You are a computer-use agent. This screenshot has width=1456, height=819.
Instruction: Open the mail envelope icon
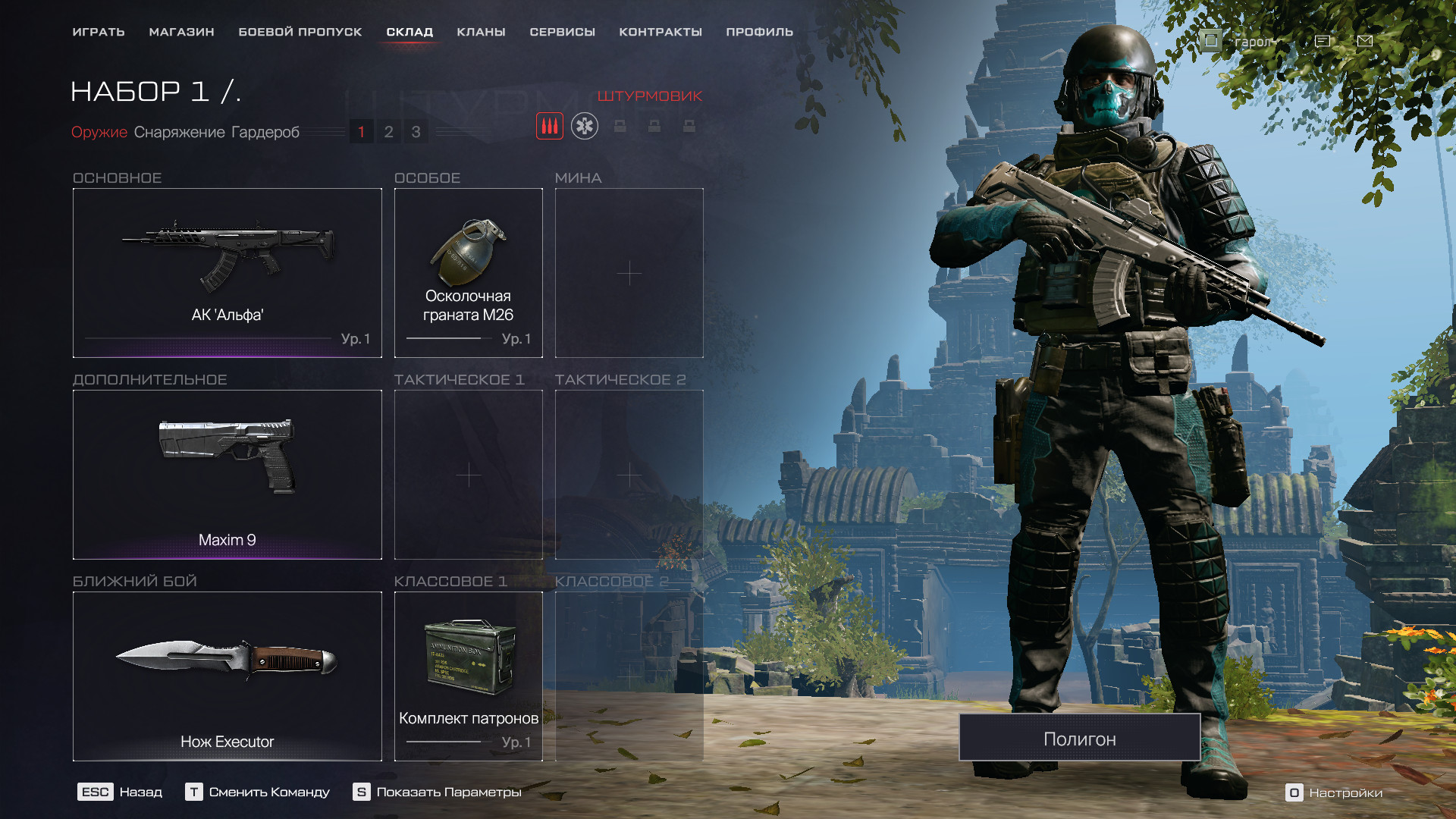[x=1364, y=41]
